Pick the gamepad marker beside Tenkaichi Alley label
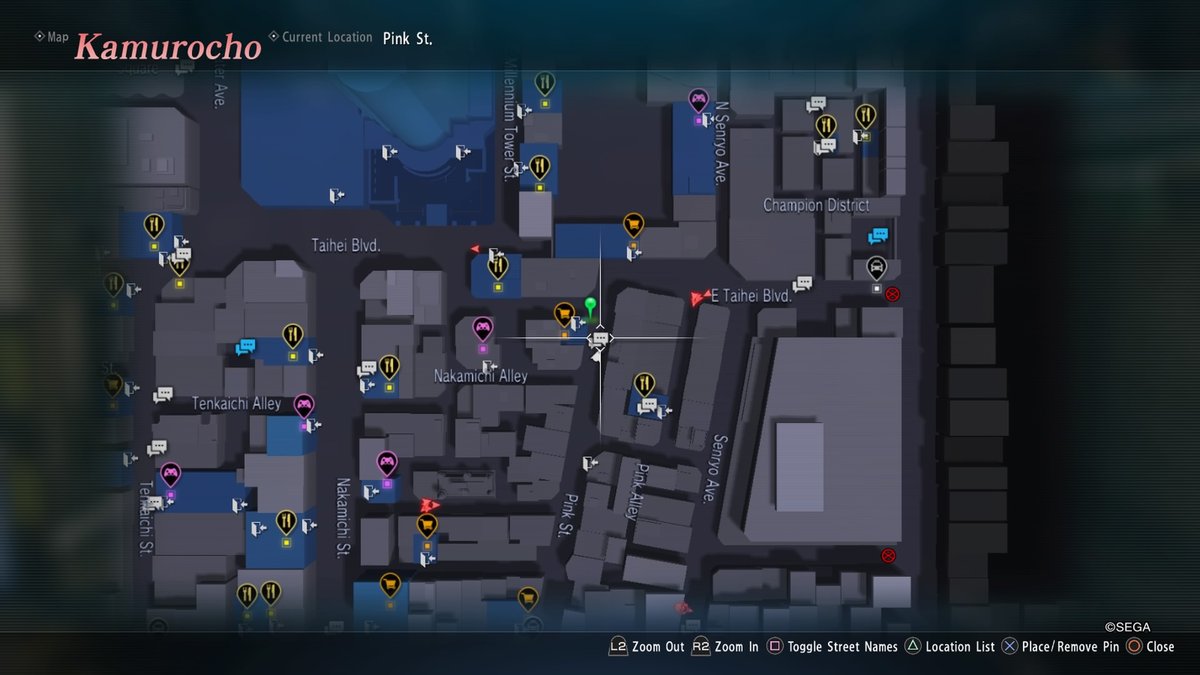This screenshot has width=1200, height=675. pyautogui.click(x=304, y=405)
